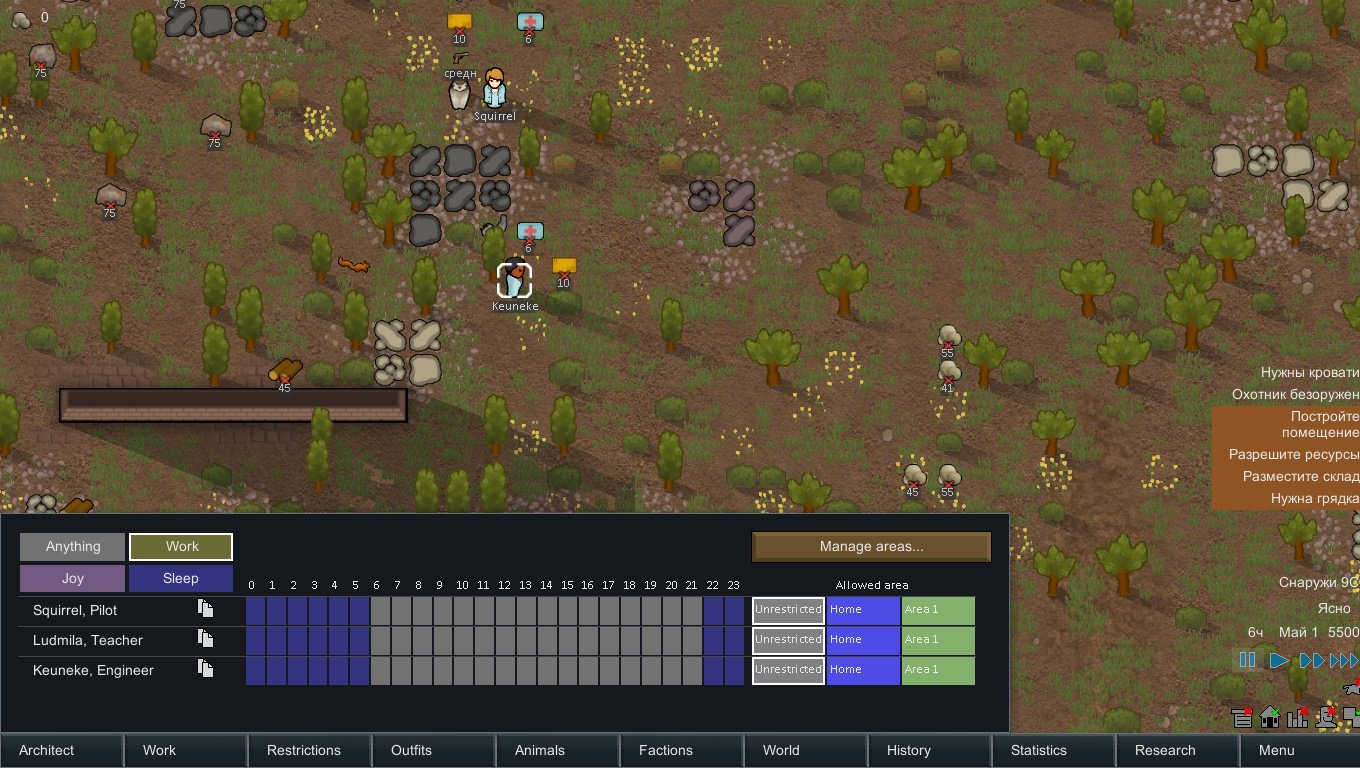Open the Manage areas dialog
The width and height of the screenshot is (1360, 768).
click(x=871, y=547)
